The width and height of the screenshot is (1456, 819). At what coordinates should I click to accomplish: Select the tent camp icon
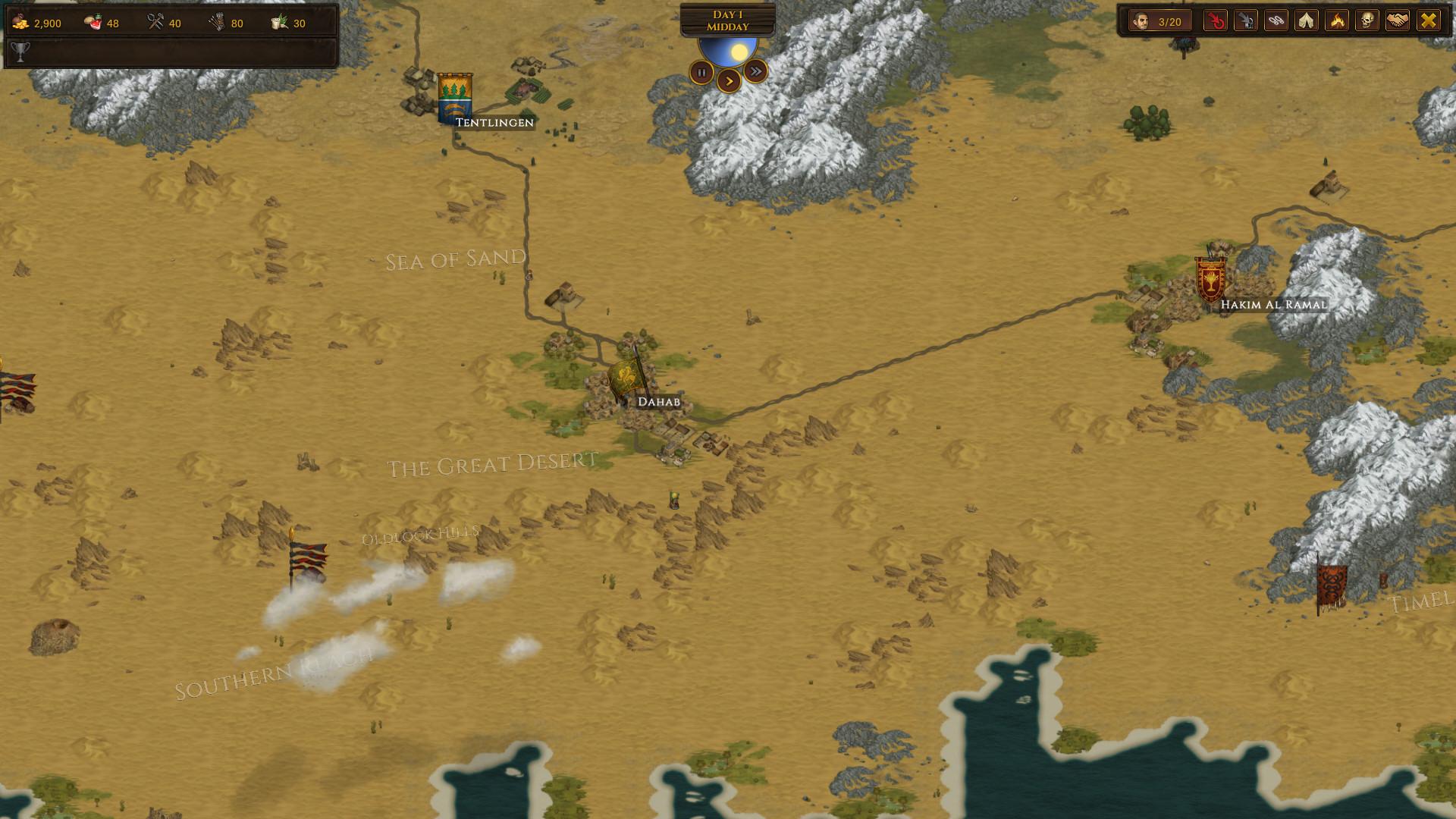(x=1307, y=20)
